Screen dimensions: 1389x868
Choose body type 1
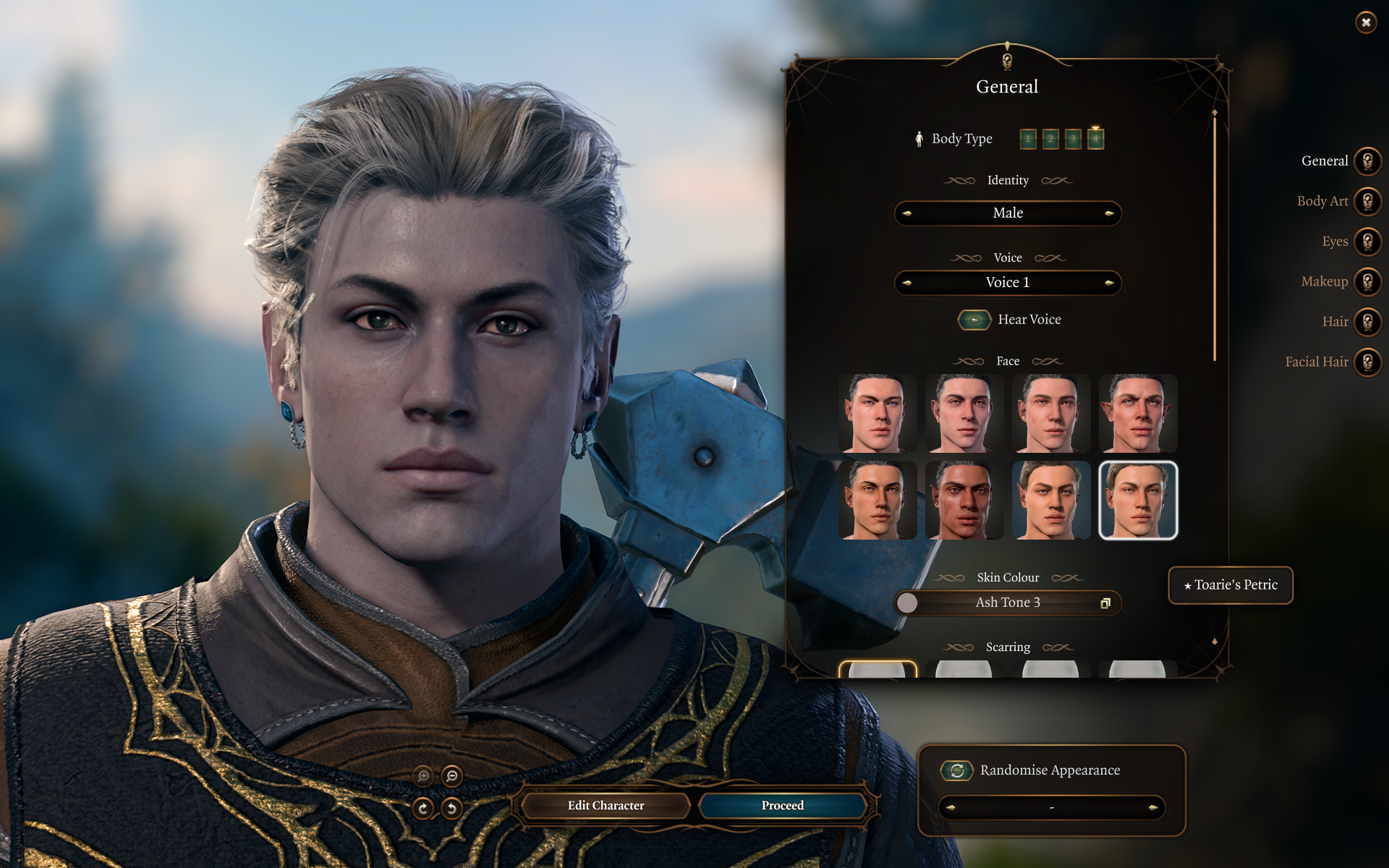(1028, 139)
